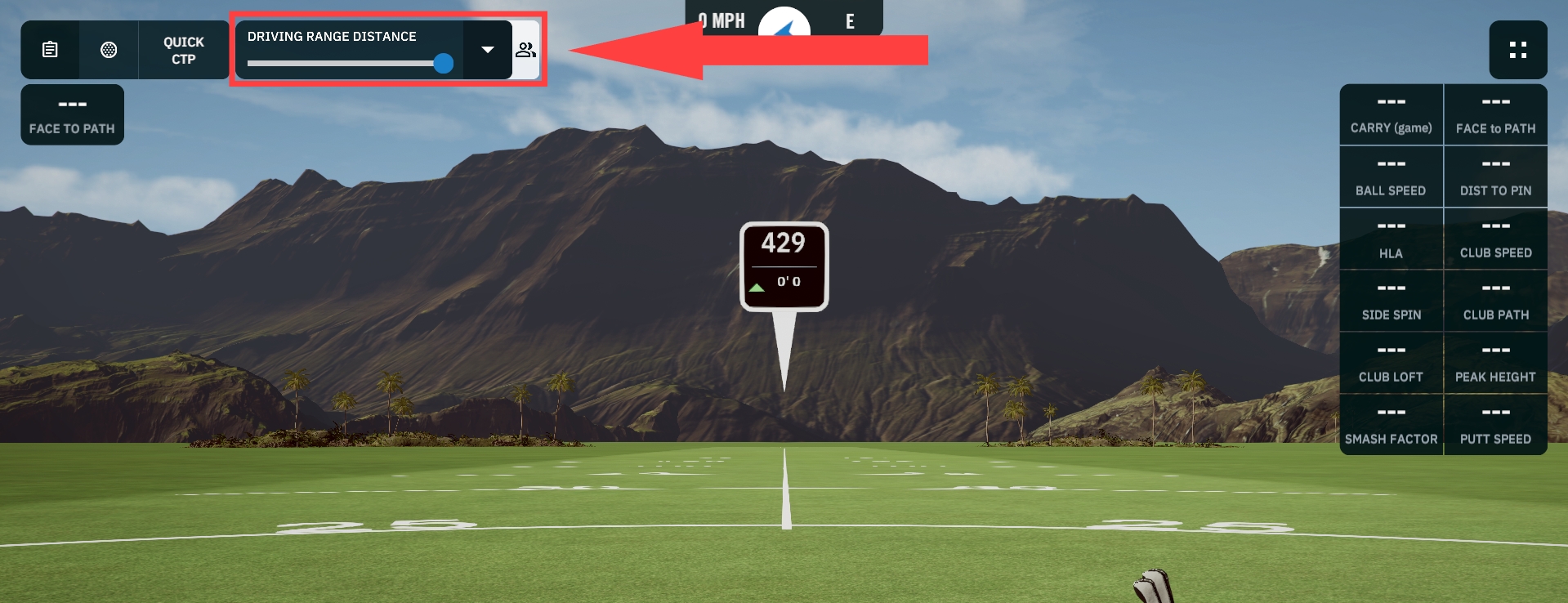Viewport: 1568px width, 603px height.
Task: Click the Dist to Pin tile
Action: point(1495,177)
